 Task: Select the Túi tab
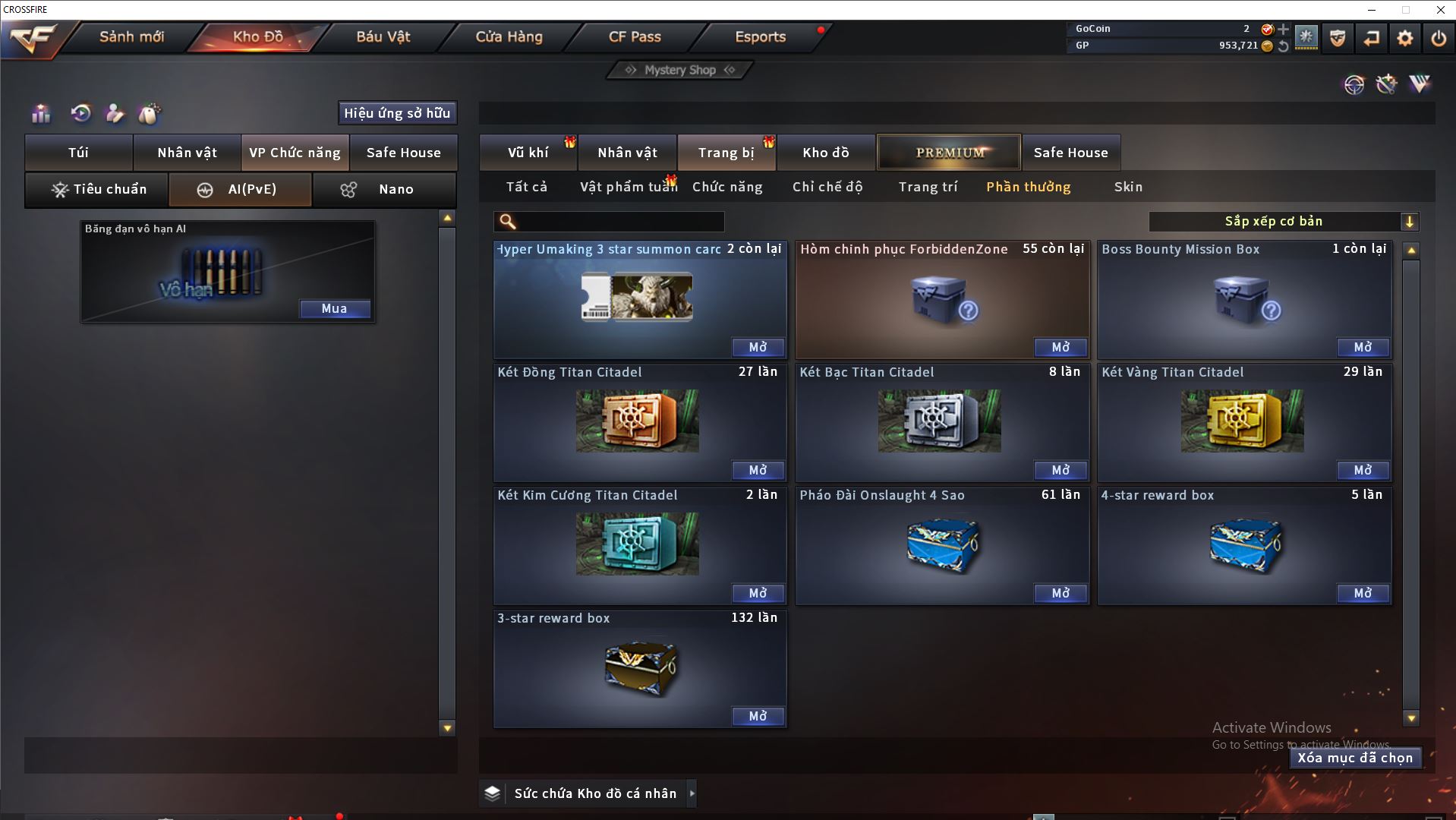click(x=79, y=153)
